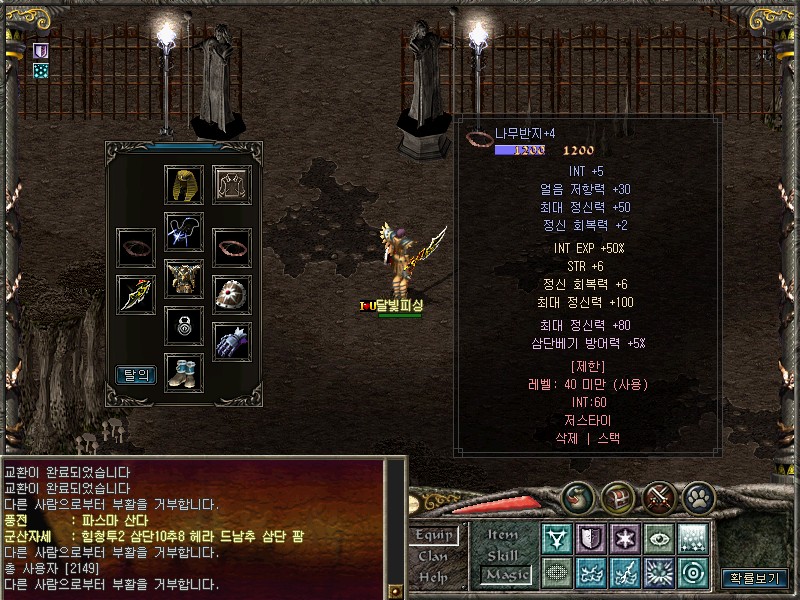Select the padlock belt slot
800x600 pixels.
coord(184,326)
